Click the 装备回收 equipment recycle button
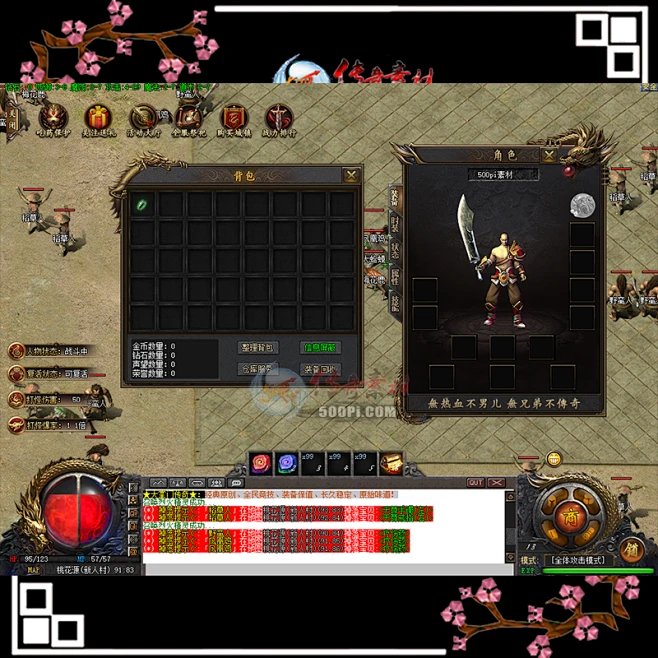This screenshot has width=658, height=658. click(x=320, y=369)
